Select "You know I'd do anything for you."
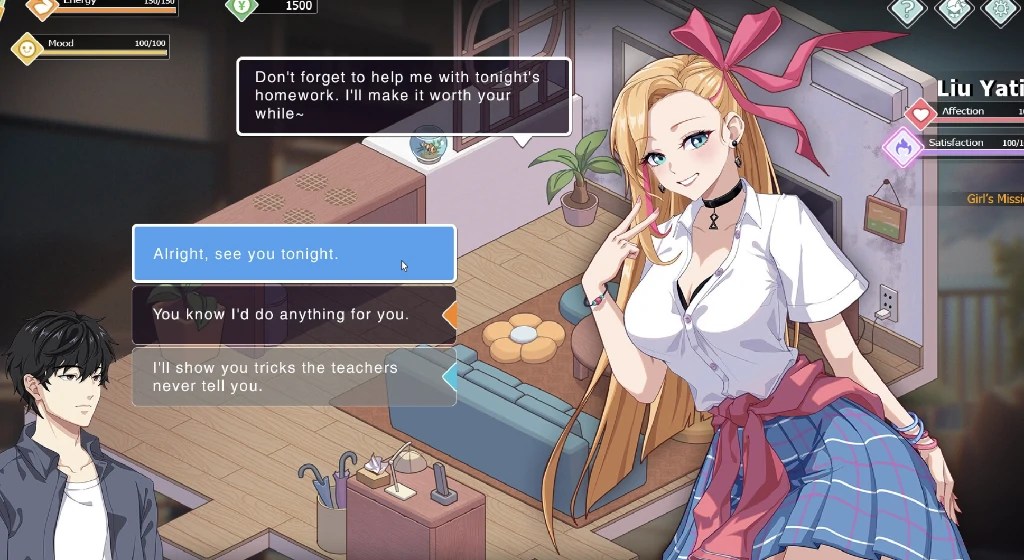The height and width of the screenshot is (560, 1024). coord(293,315)
